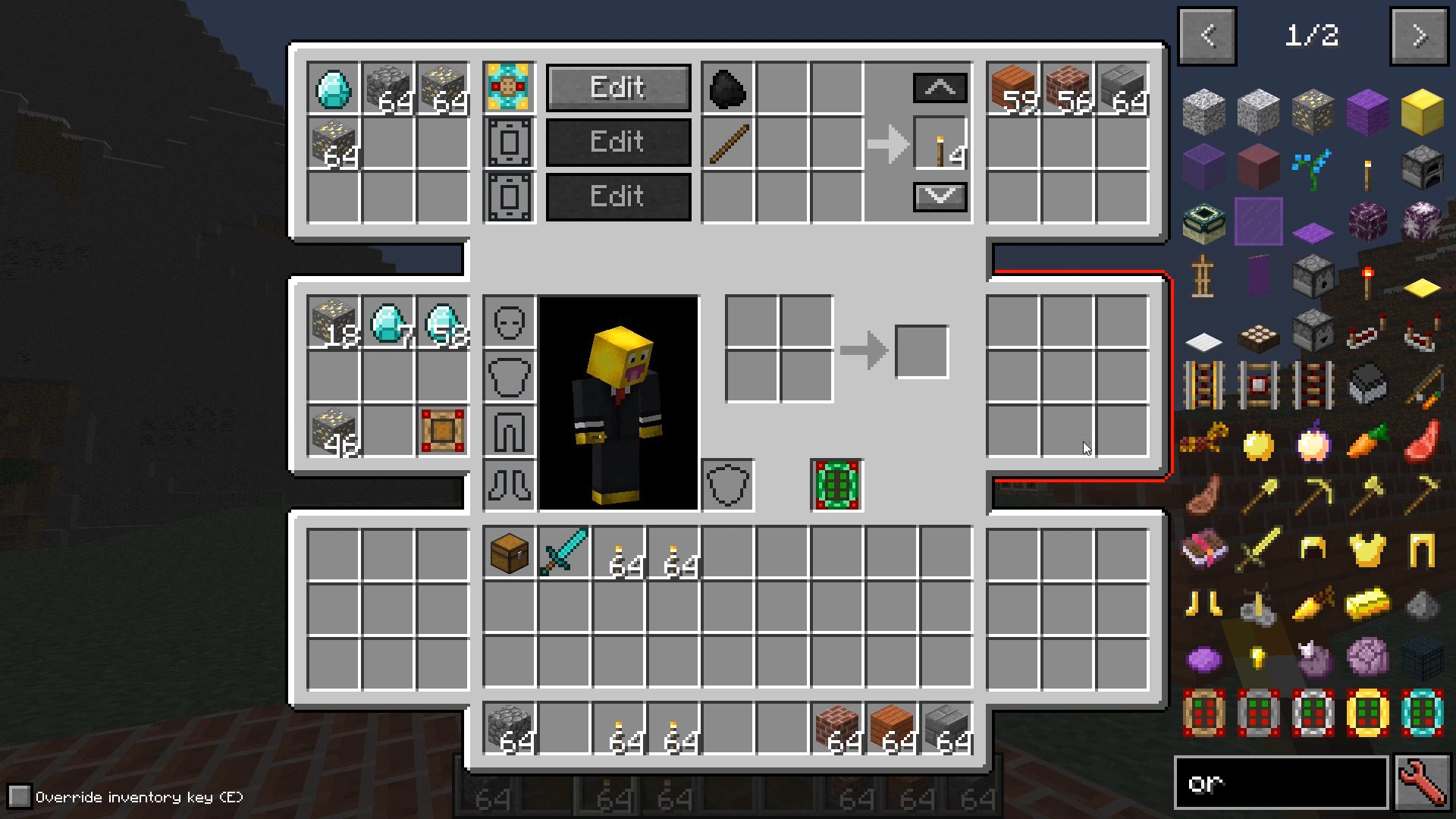The image size is (1456, 819).
Task: Open NEI options with the wrench icon
Action: [x=1424, y=782]
